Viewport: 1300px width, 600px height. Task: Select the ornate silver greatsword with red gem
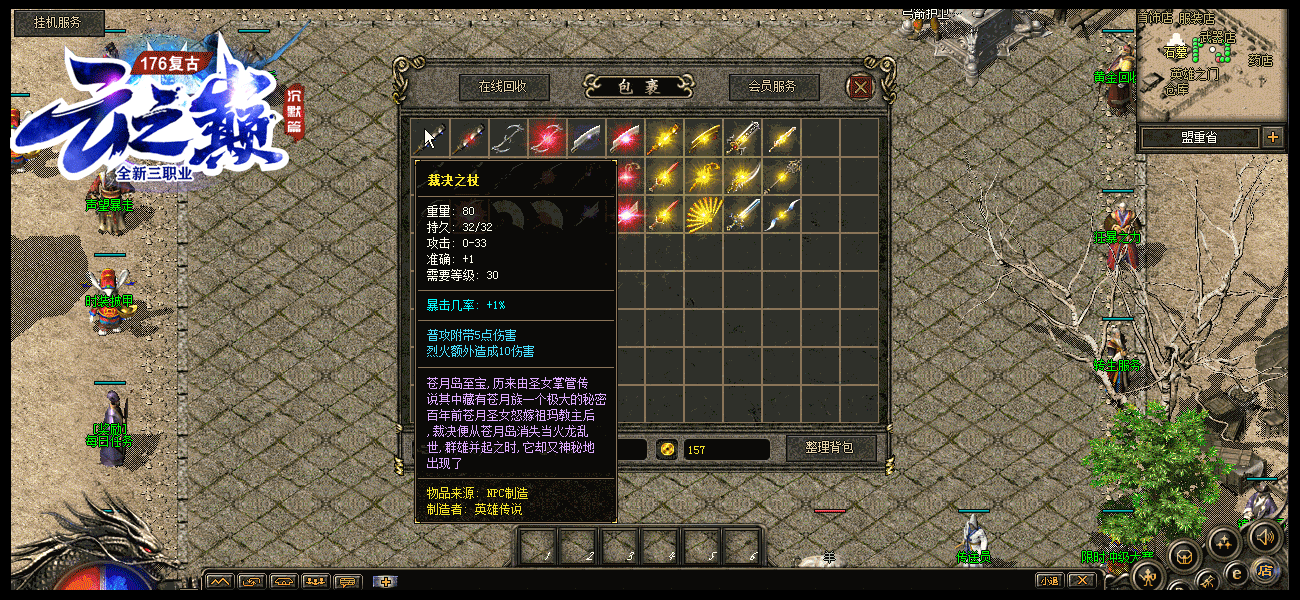743,137
